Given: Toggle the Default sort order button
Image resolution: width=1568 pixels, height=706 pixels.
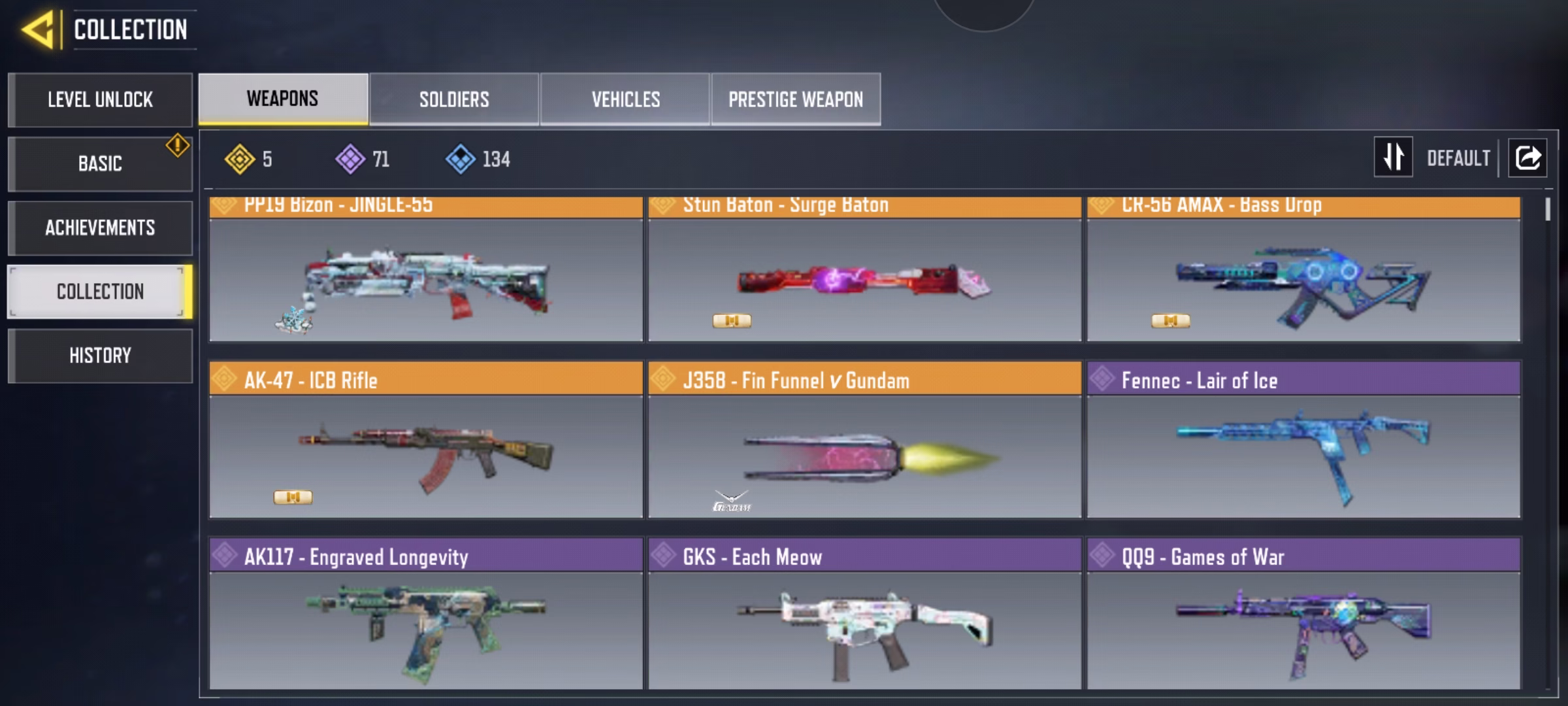Looking at the screenshot, I should point(1393,158).
